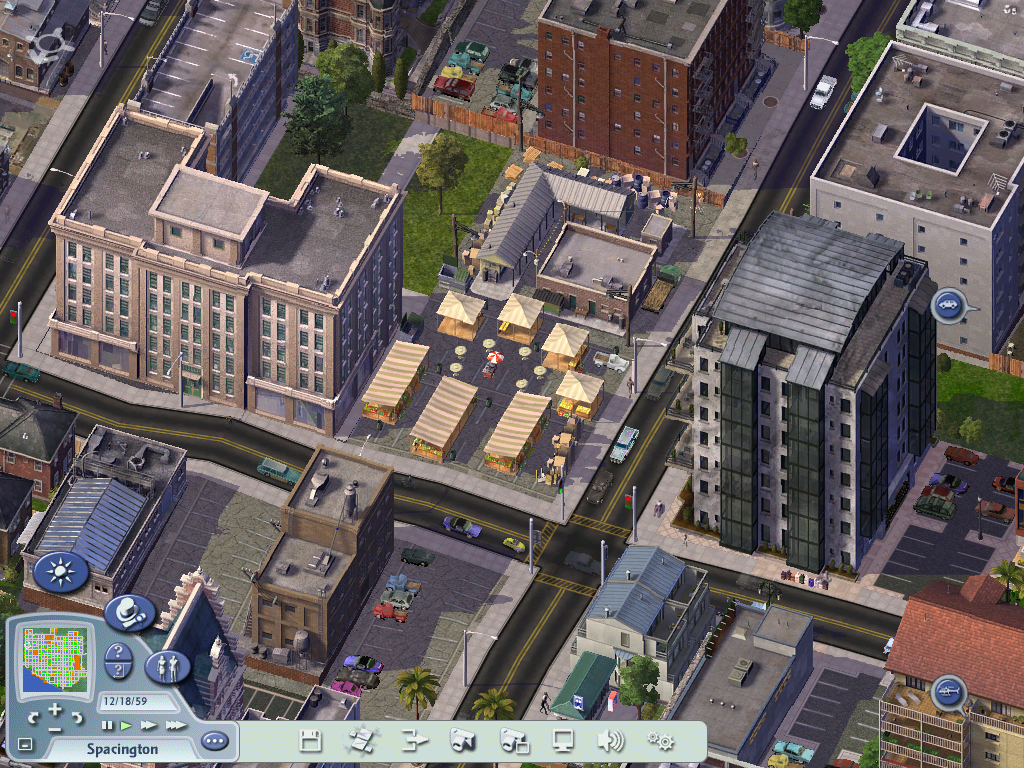Set simulation to triple-arrow fastest speed
The width and height of the screenshot is (1024, 768).
point(175,725)
